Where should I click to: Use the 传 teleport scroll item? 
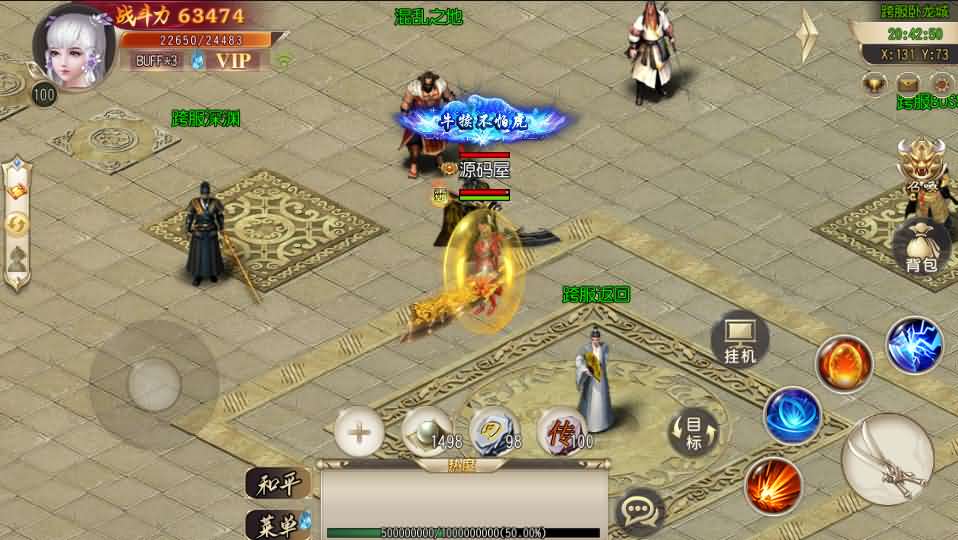click(x=562, y=432)
